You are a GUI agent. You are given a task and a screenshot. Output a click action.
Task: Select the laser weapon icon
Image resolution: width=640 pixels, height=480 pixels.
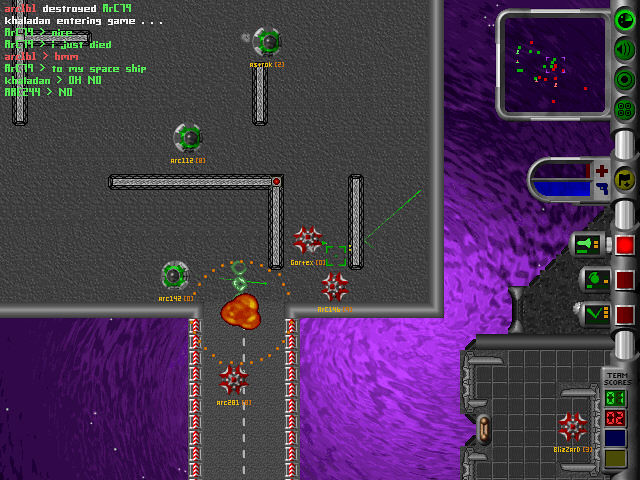click(587, 244)
